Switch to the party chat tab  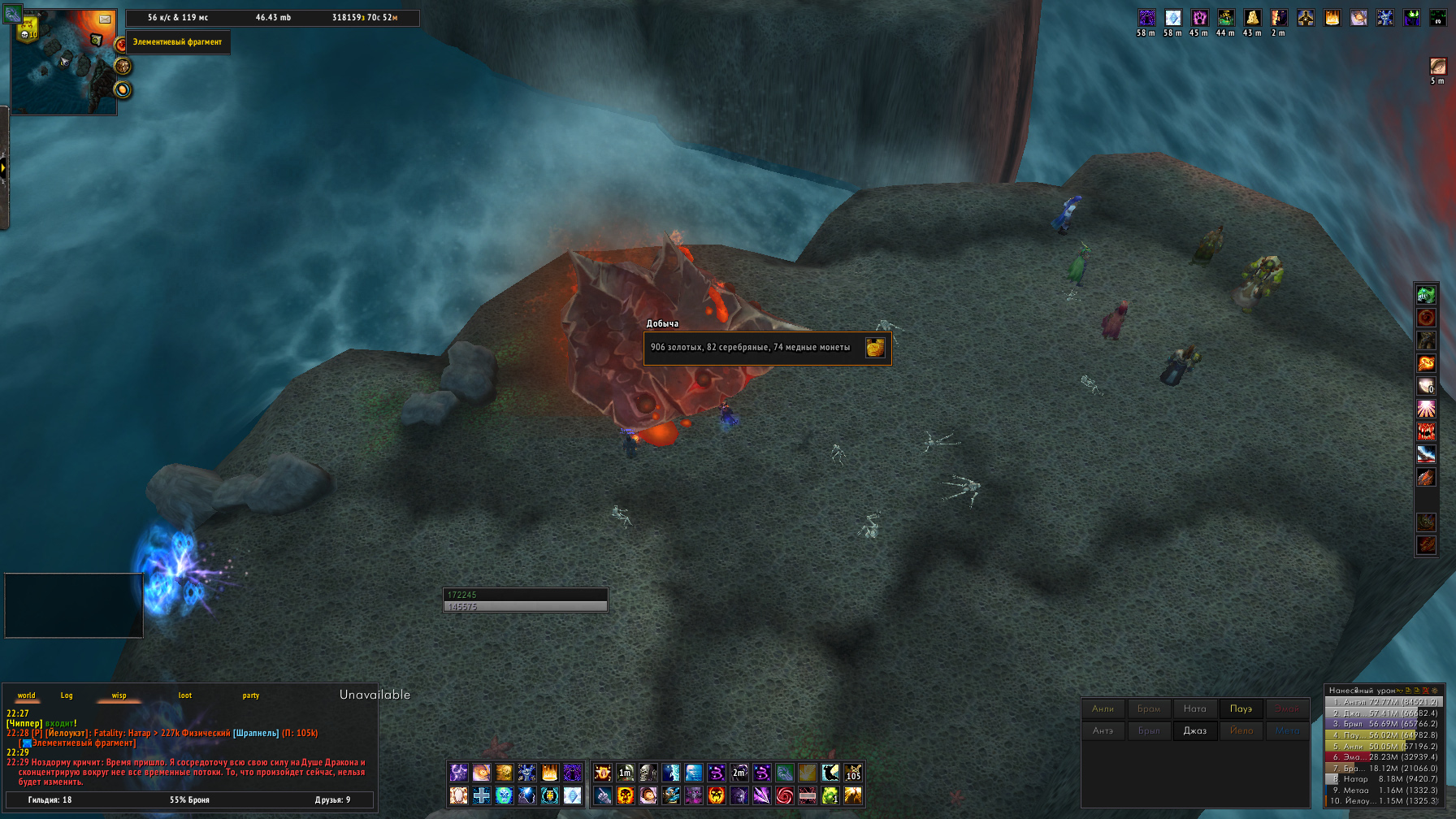click(x=251, y=695)
